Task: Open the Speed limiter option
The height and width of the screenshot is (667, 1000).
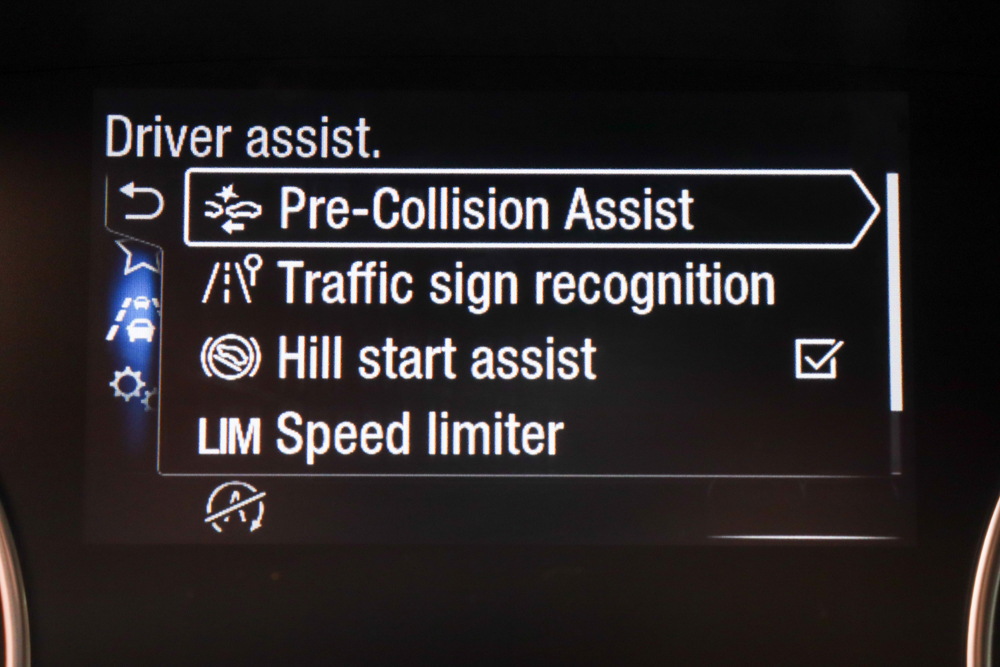Action: (x=420, y=435)
